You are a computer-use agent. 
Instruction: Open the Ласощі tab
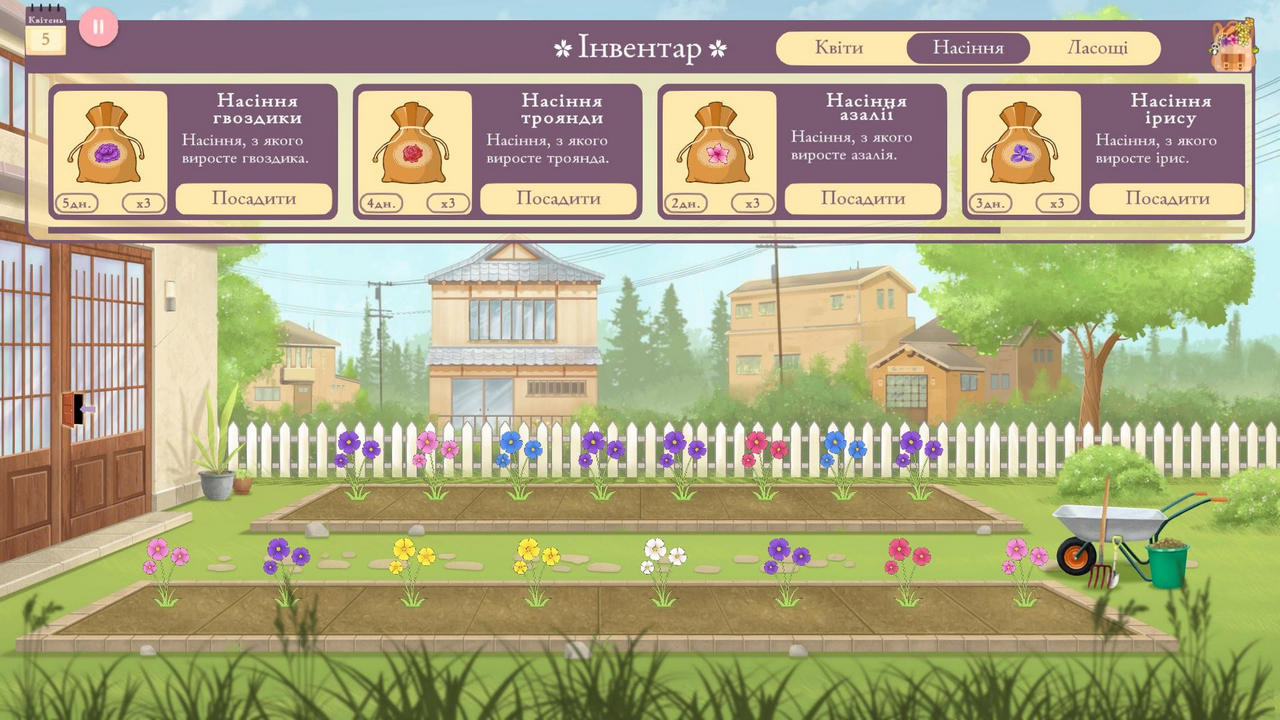[1097, 47]
